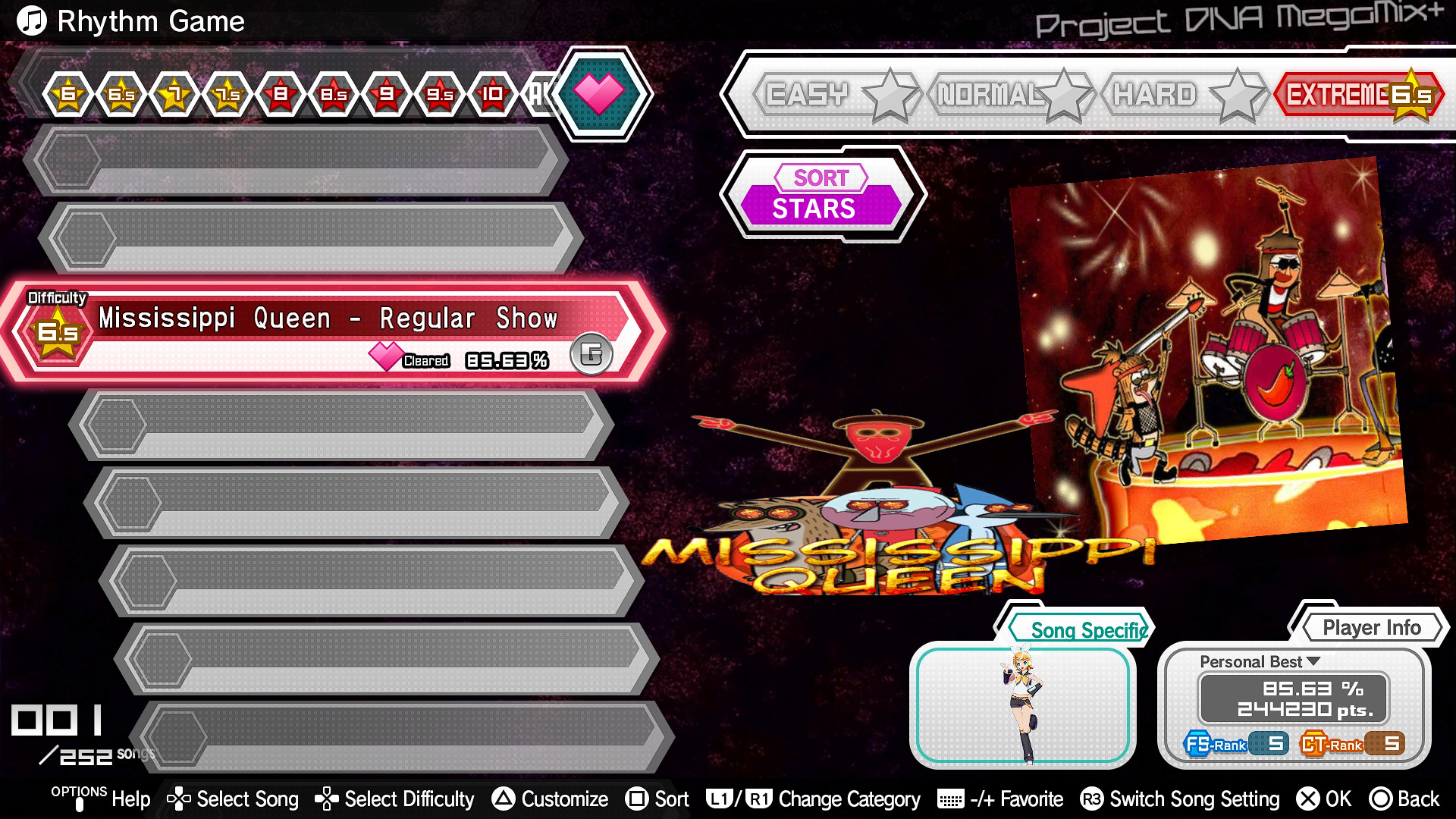Image resolution: width=1456 pixels, height=819 pixels.
Task: Expand the Personal Best dropdown arrow
Action: pos(1312,661)
